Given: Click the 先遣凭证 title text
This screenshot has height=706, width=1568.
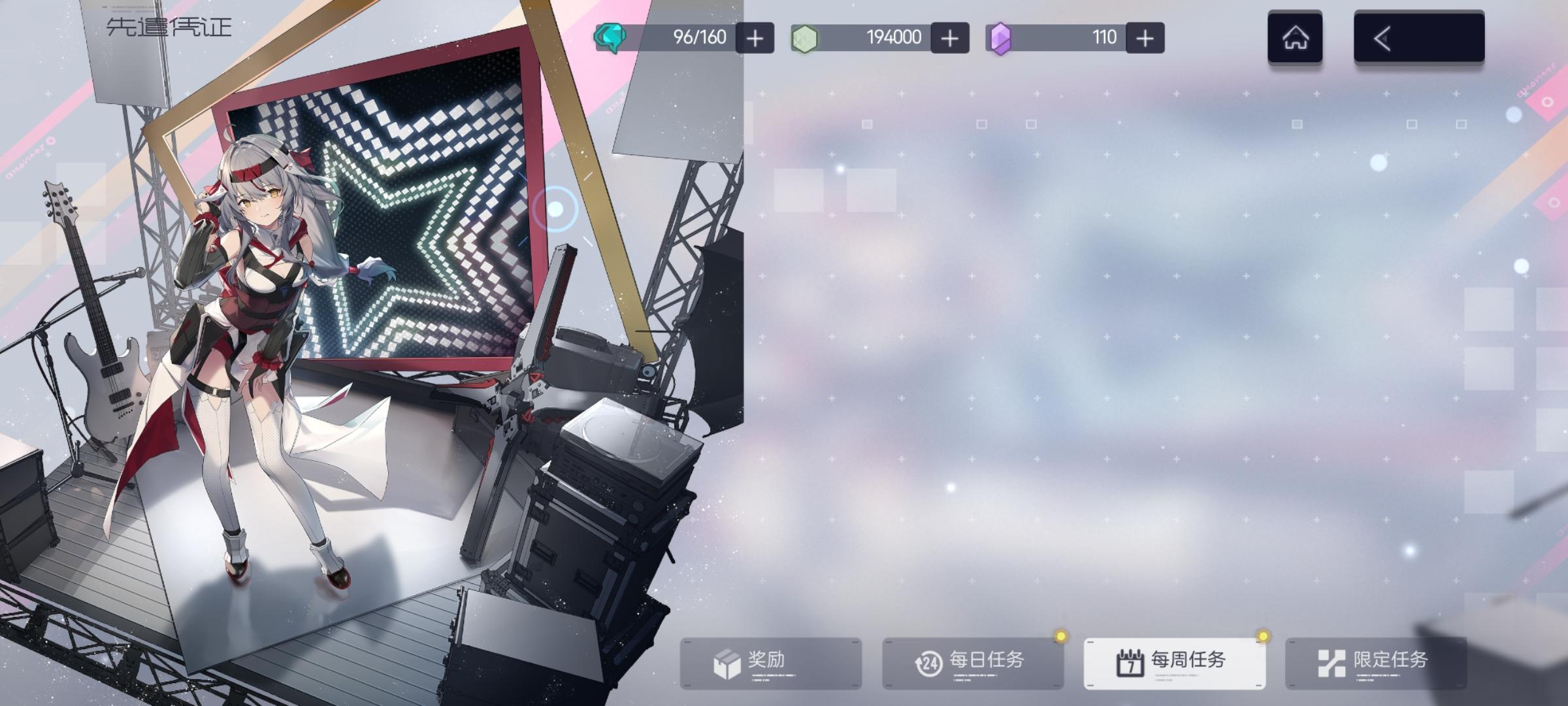Looking at the screenshot, I should 167,27.
